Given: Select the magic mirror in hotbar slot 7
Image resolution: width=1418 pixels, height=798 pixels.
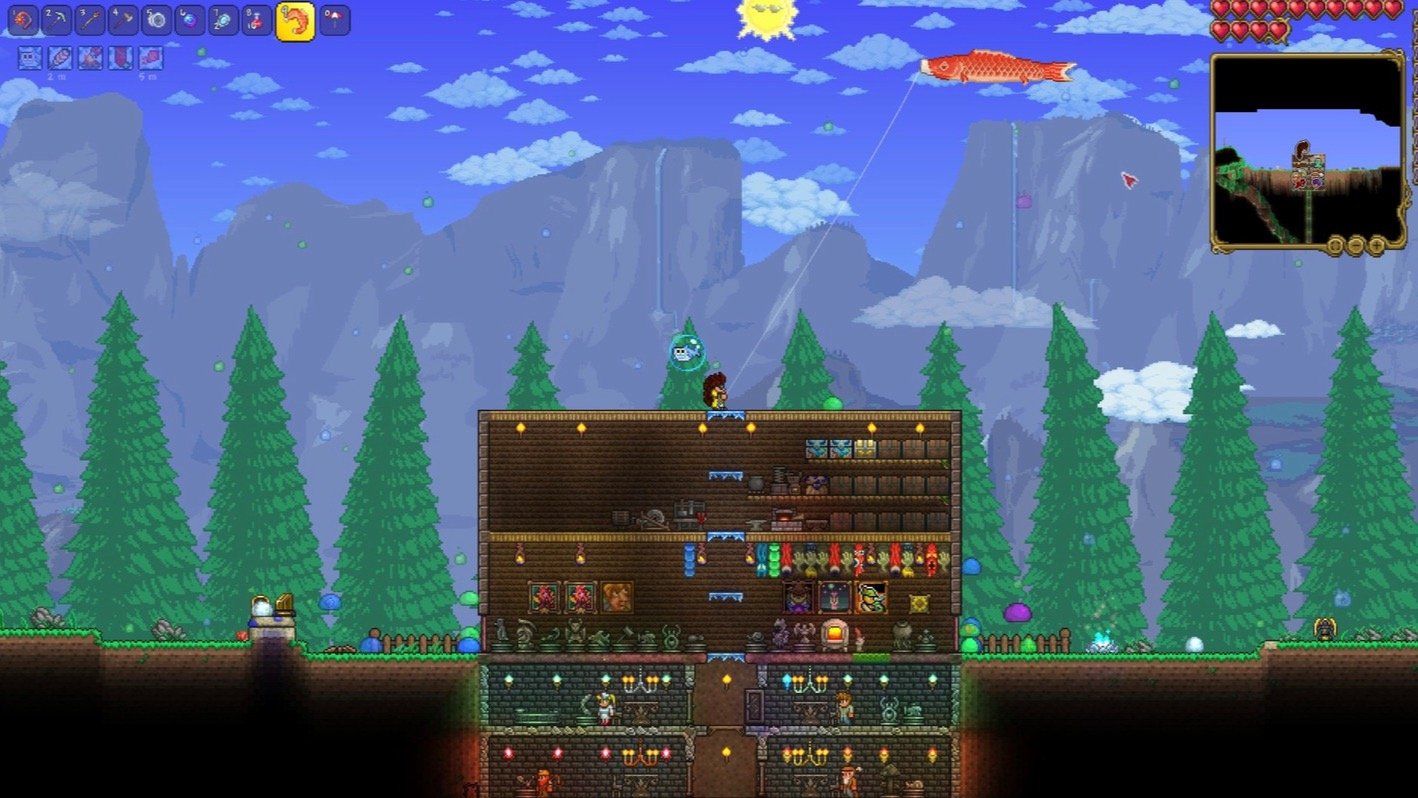Looking at the screenshot, I should click(221, 21).
